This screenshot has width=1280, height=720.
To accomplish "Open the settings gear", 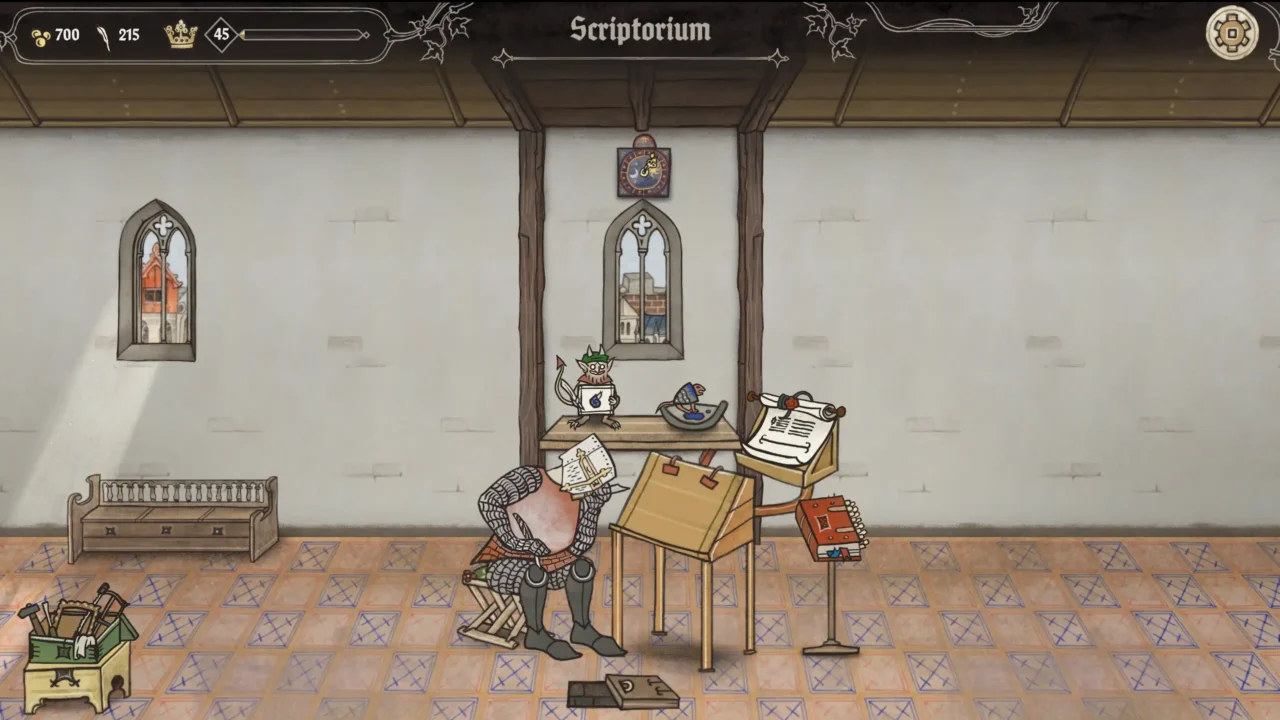I will coord(1232,34).
